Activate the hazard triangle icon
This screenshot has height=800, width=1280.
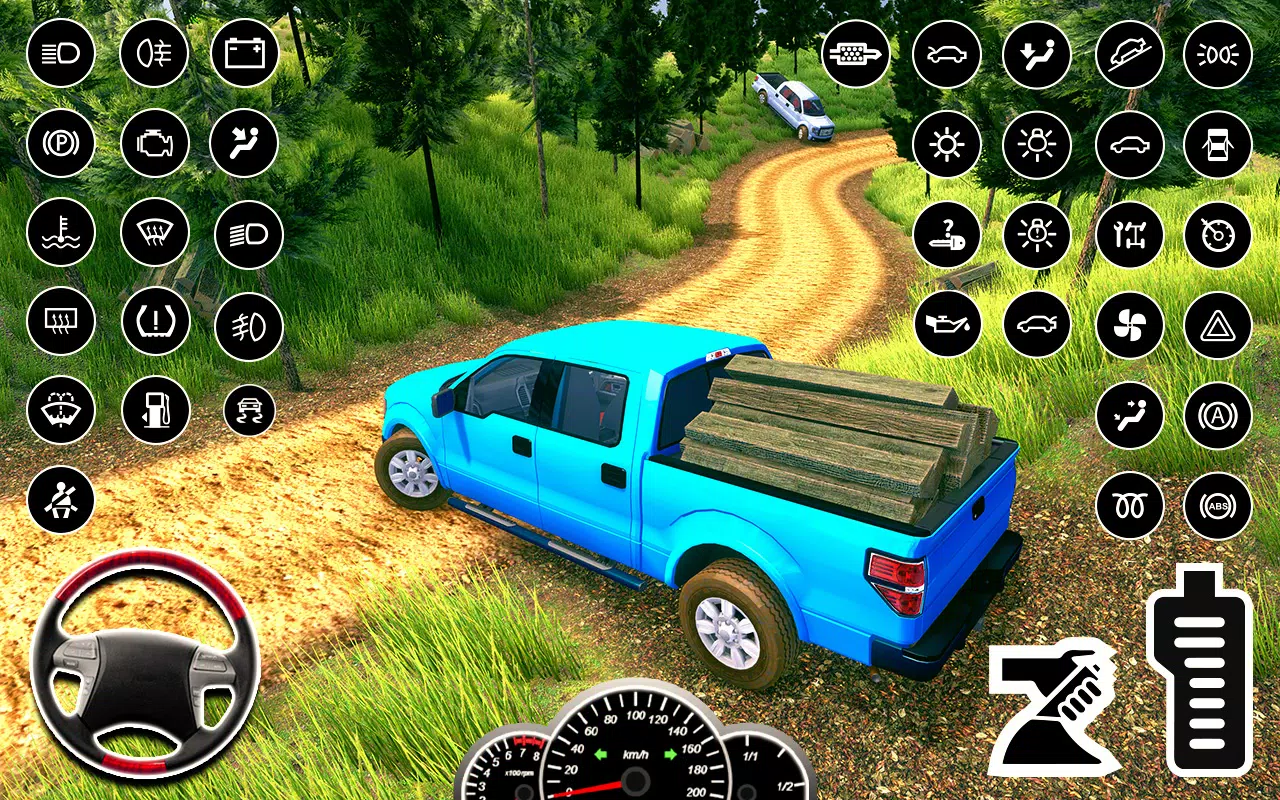[1218, 324]
